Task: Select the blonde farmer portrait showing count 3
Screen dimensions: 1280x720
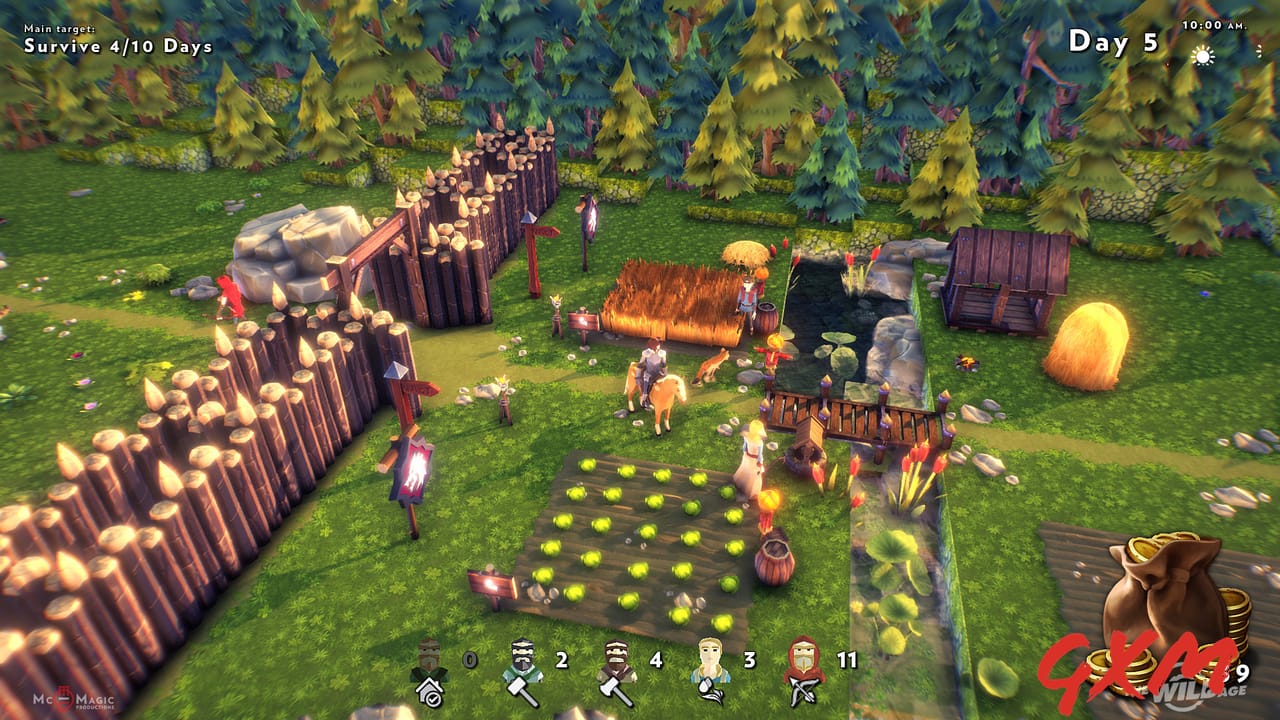Action: (711, 657)
